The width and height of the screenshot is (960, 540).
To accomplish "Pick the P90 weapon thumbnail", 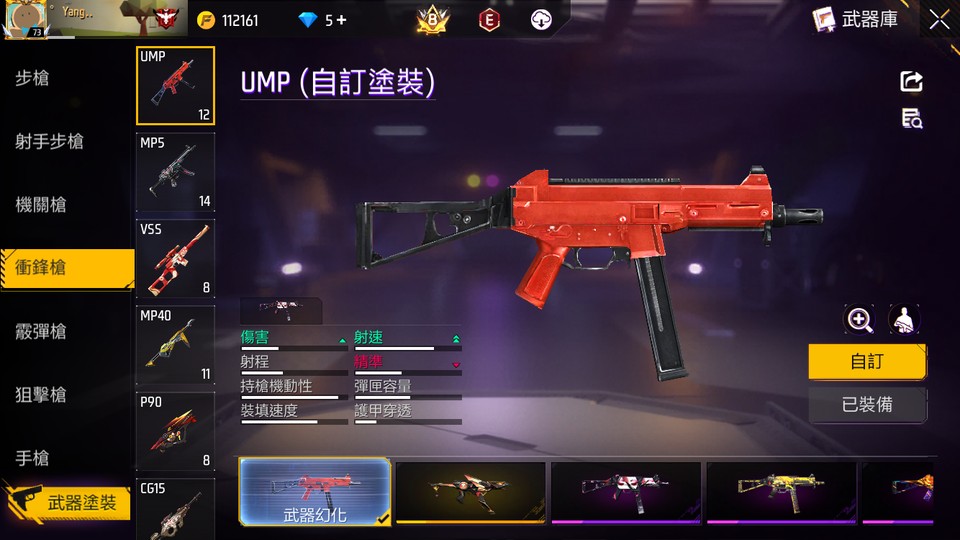I will pos(175,432).
